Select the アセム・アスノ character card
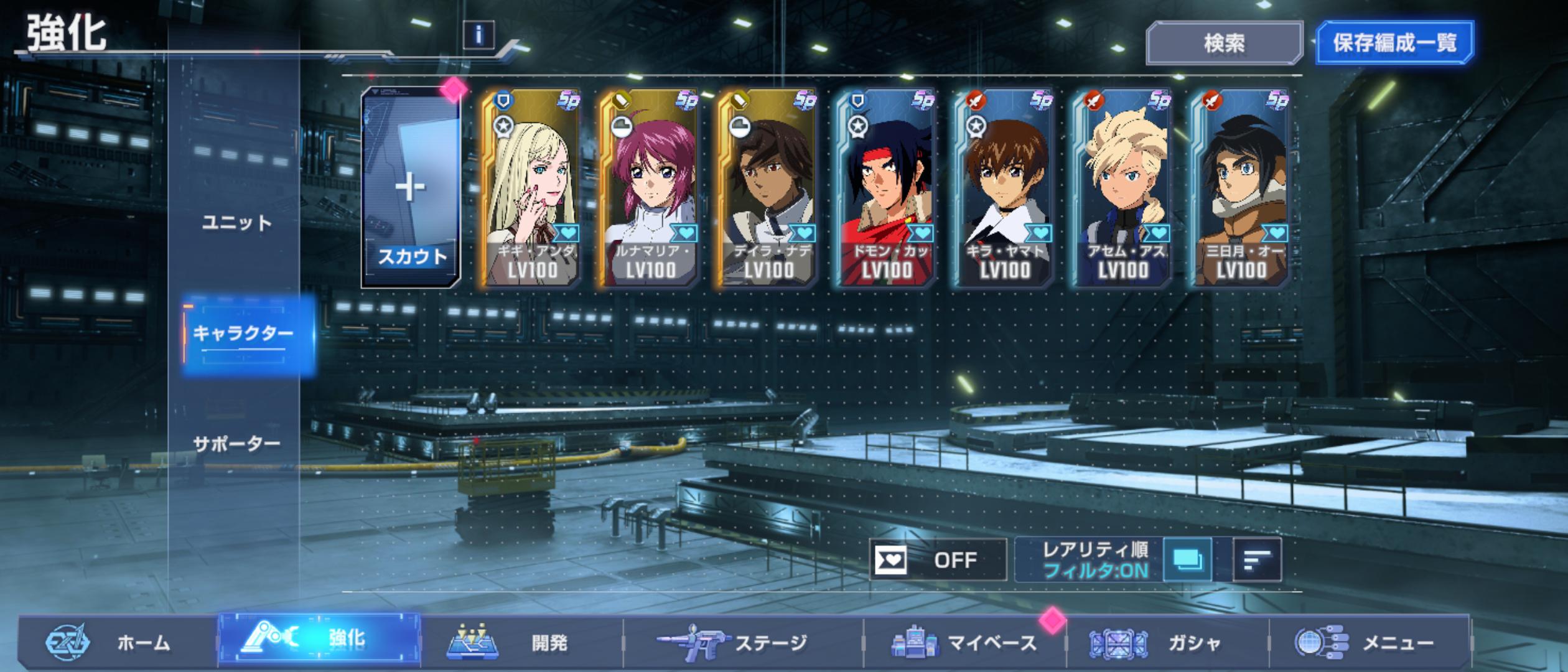 [x=1122, y=188]
